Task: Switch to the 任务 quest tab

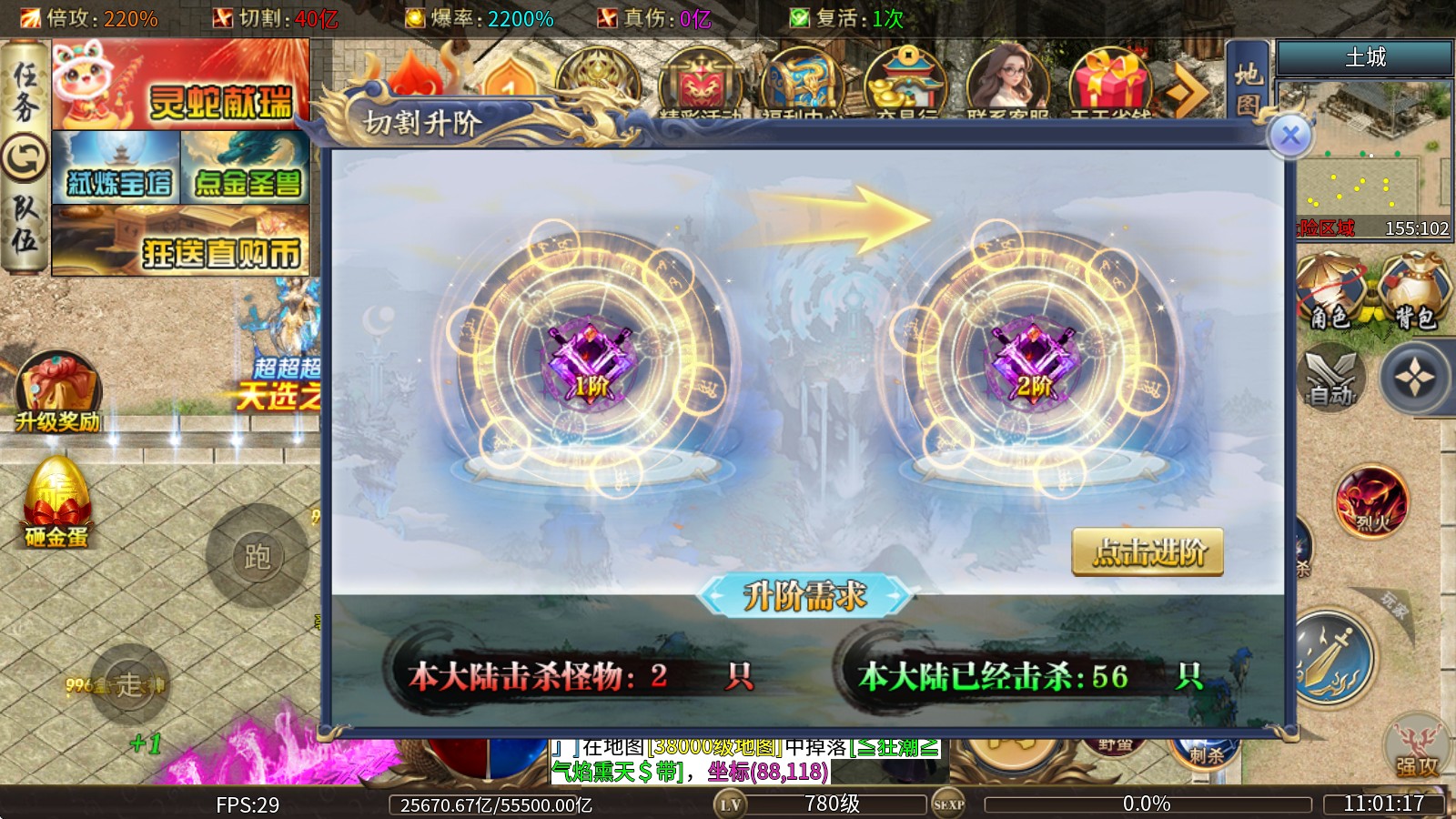Action: 25,91
